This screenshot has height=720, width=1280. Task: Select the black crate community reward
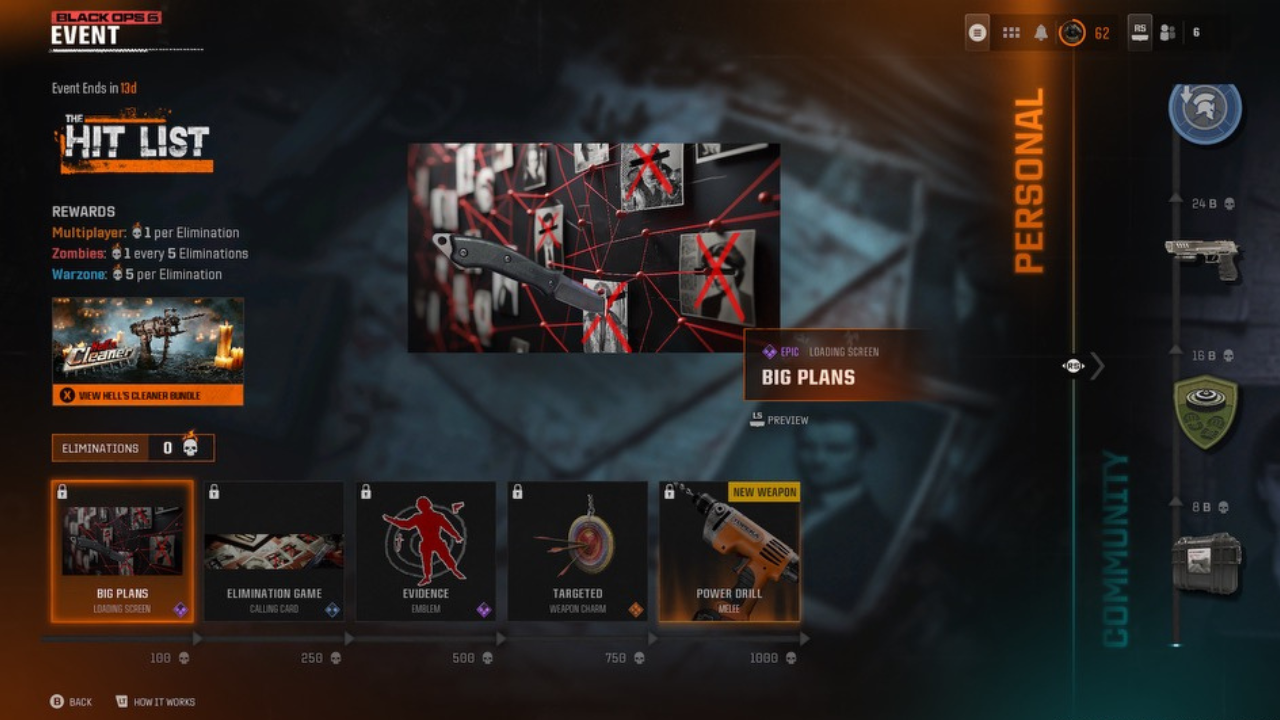pyautogui.click(x=1206, y=563)
